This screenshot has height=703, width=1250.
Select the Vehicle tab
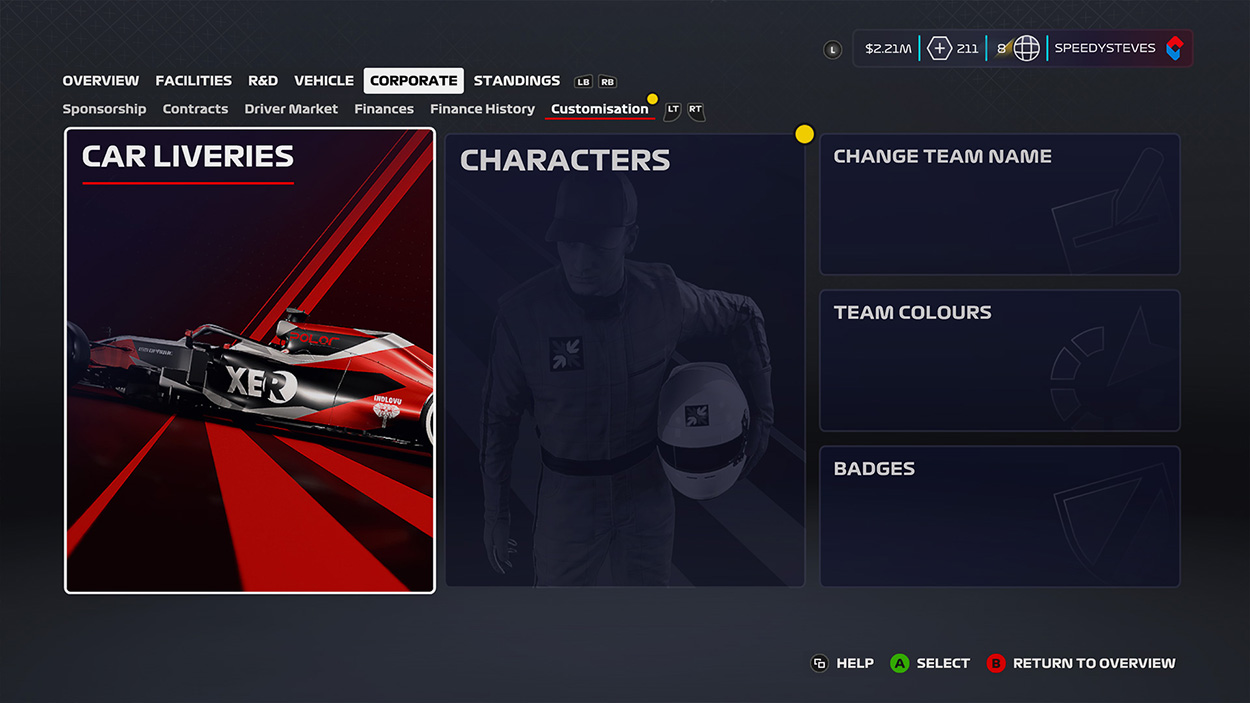pos(323,81)
